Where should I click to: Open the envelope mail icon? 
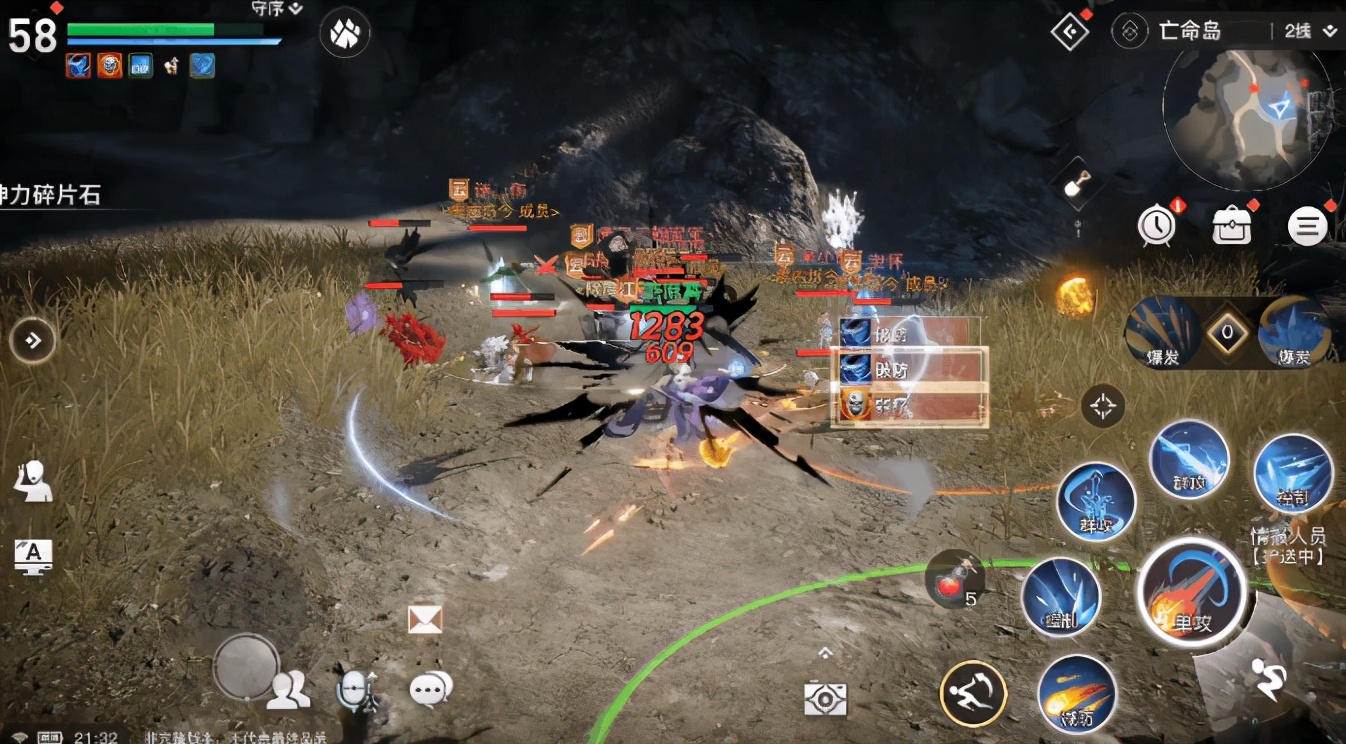pyautogui.click(x=425, y=619)
